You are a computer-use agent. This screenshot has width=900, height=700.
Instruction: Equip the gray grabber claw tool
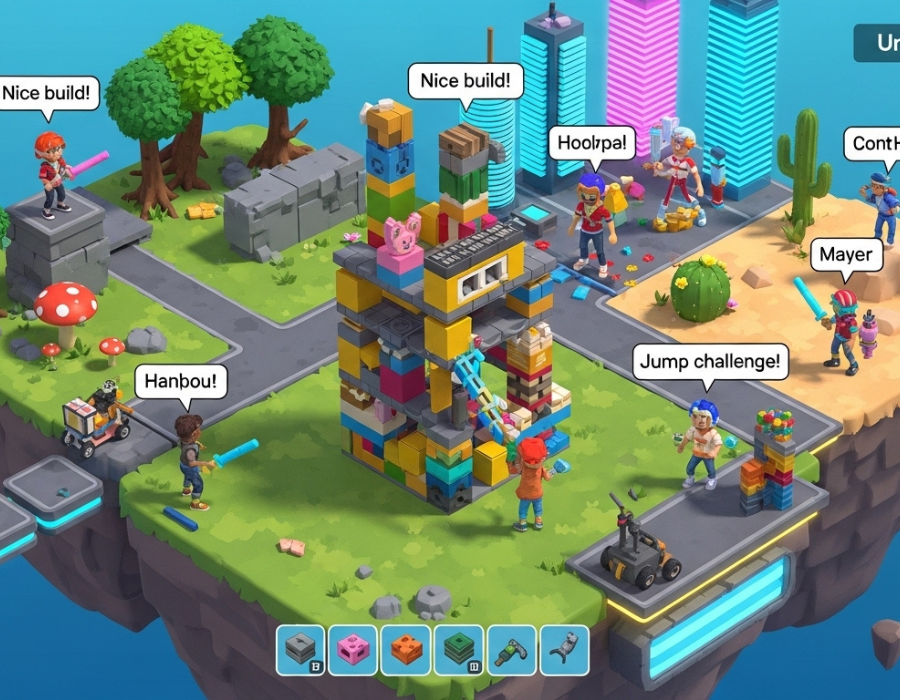point(564,650)
